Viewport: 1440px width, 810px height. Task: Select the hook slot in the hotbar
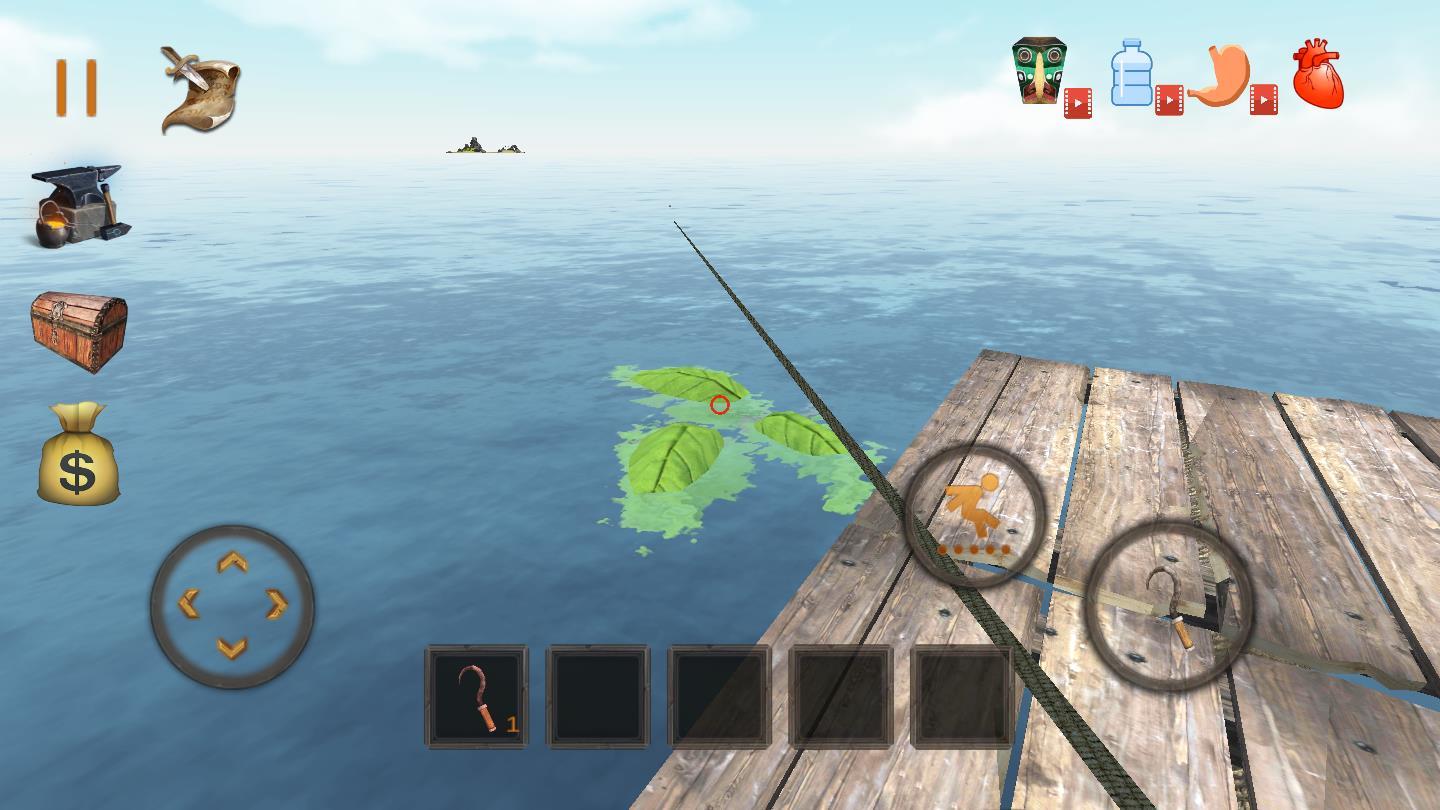click(477, 696)
